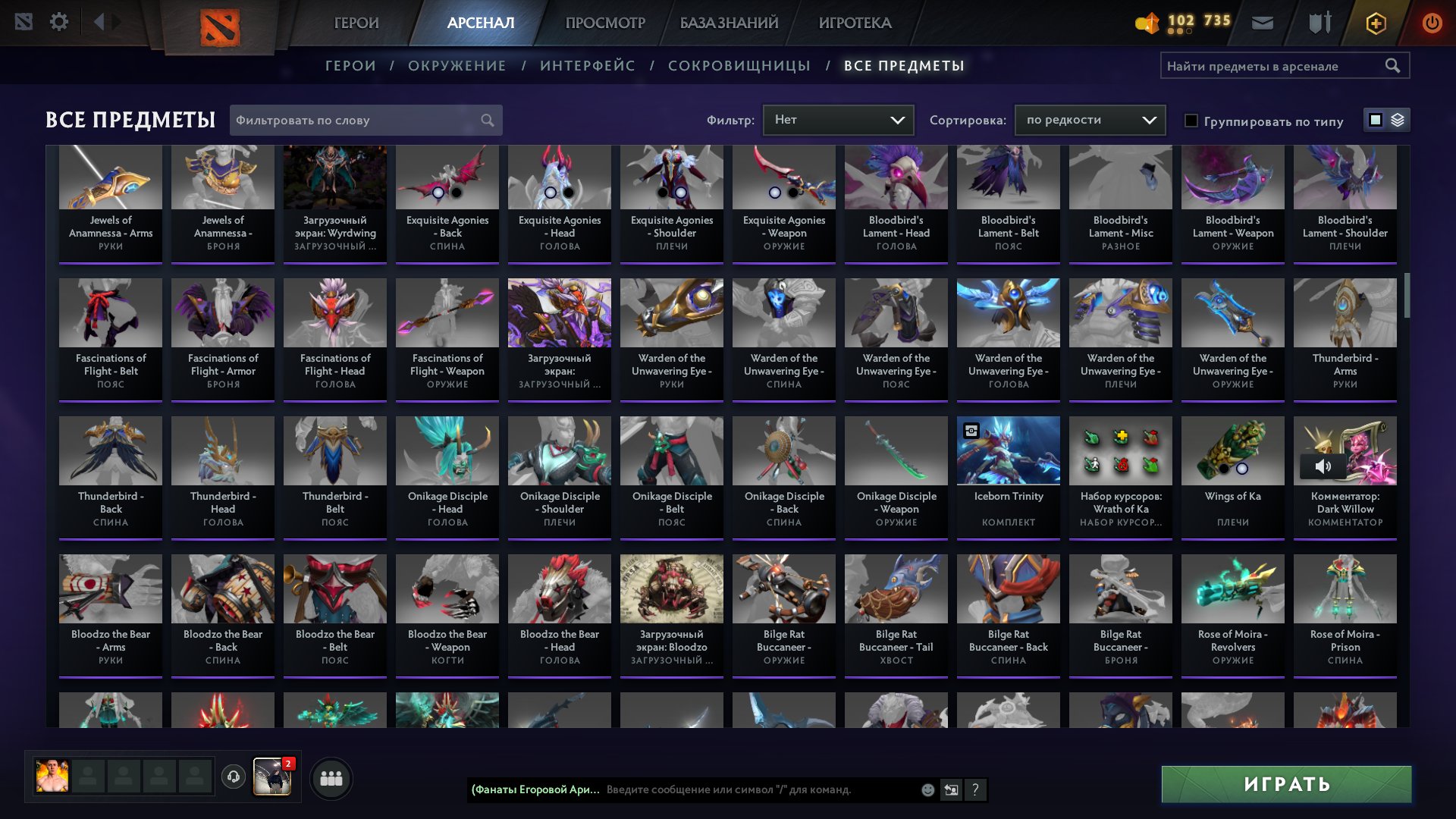This screenshot has height=819, width=1456.
Task: Switch to grid view square toggle
Action: pos(1374,120)
